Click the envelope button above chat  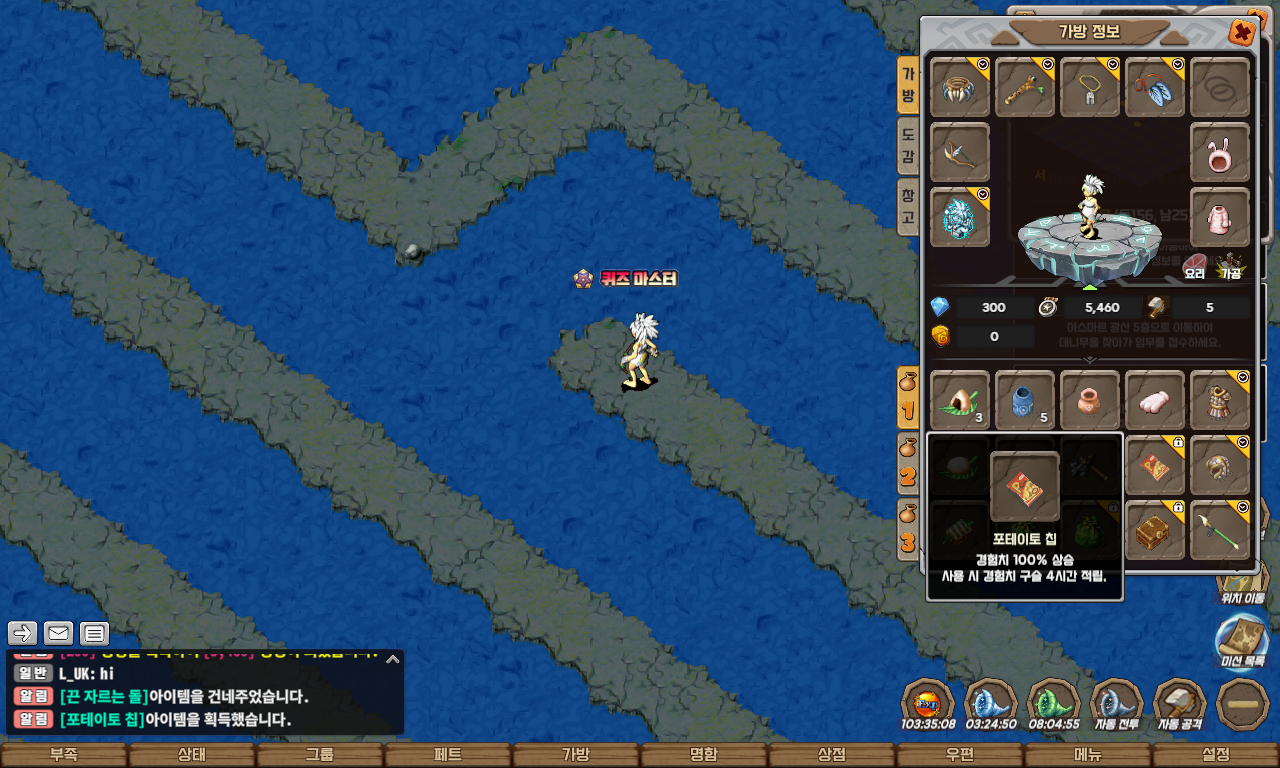point(59,633)
